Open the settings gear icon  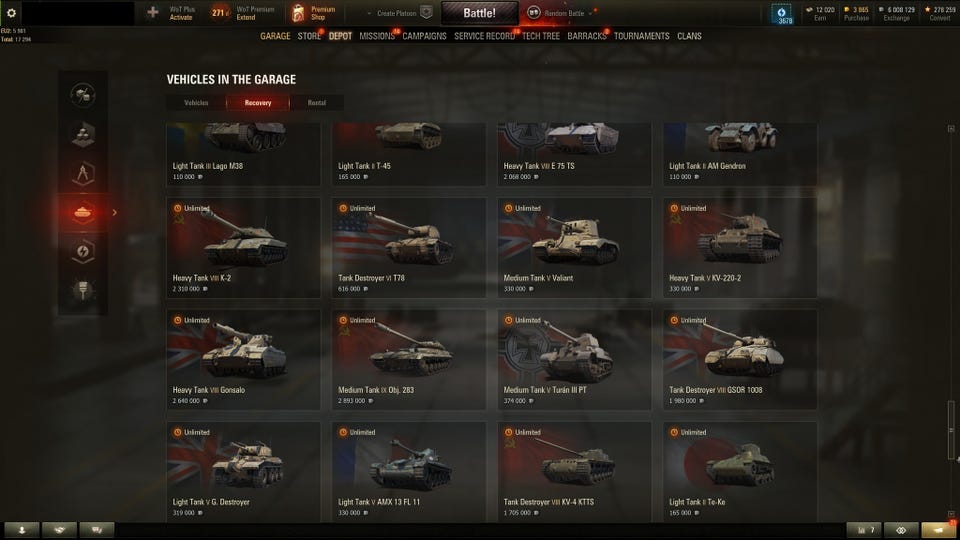[12, 12]
